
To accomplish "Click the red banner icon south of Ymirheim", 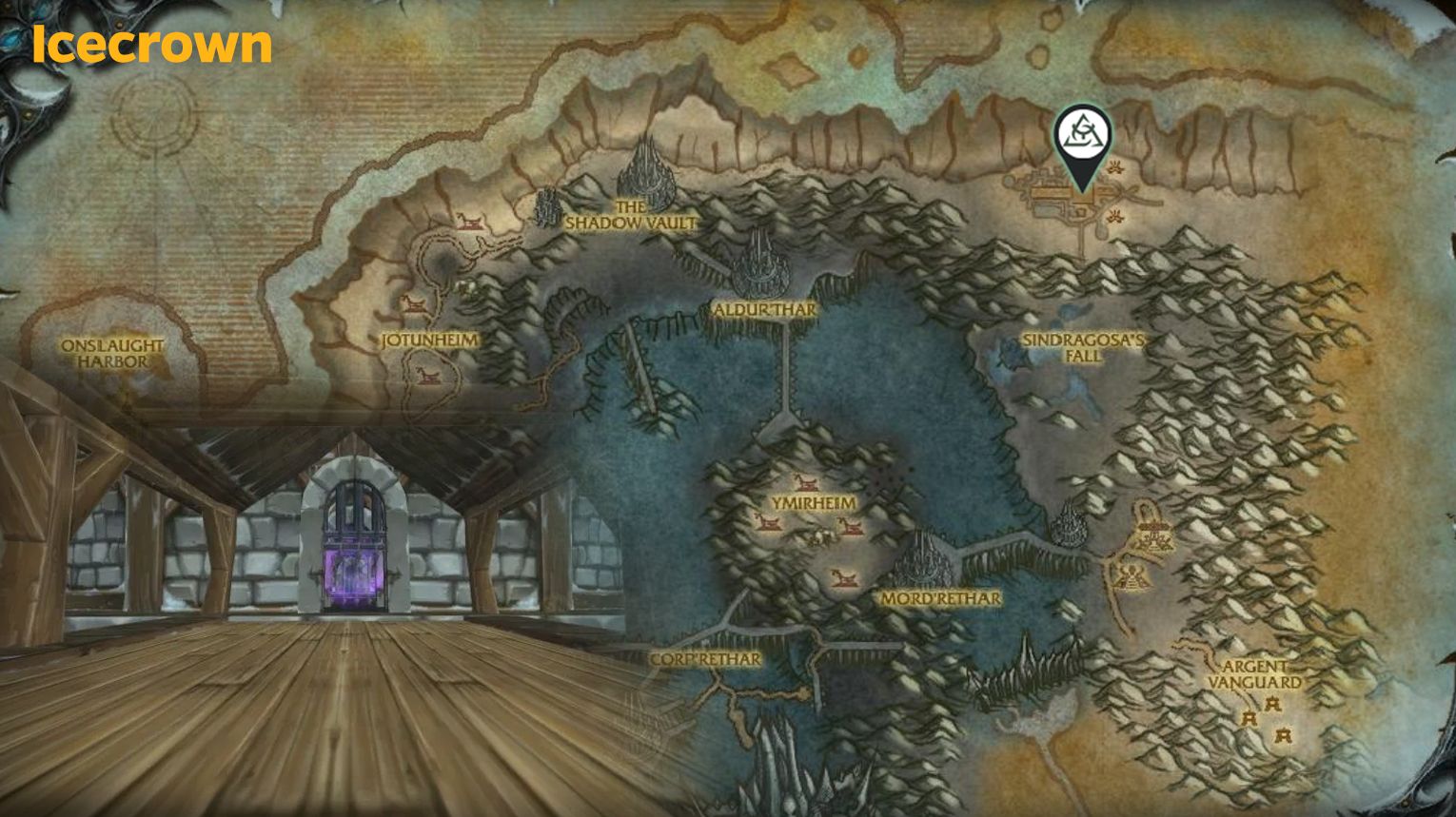I will (843, 577).
